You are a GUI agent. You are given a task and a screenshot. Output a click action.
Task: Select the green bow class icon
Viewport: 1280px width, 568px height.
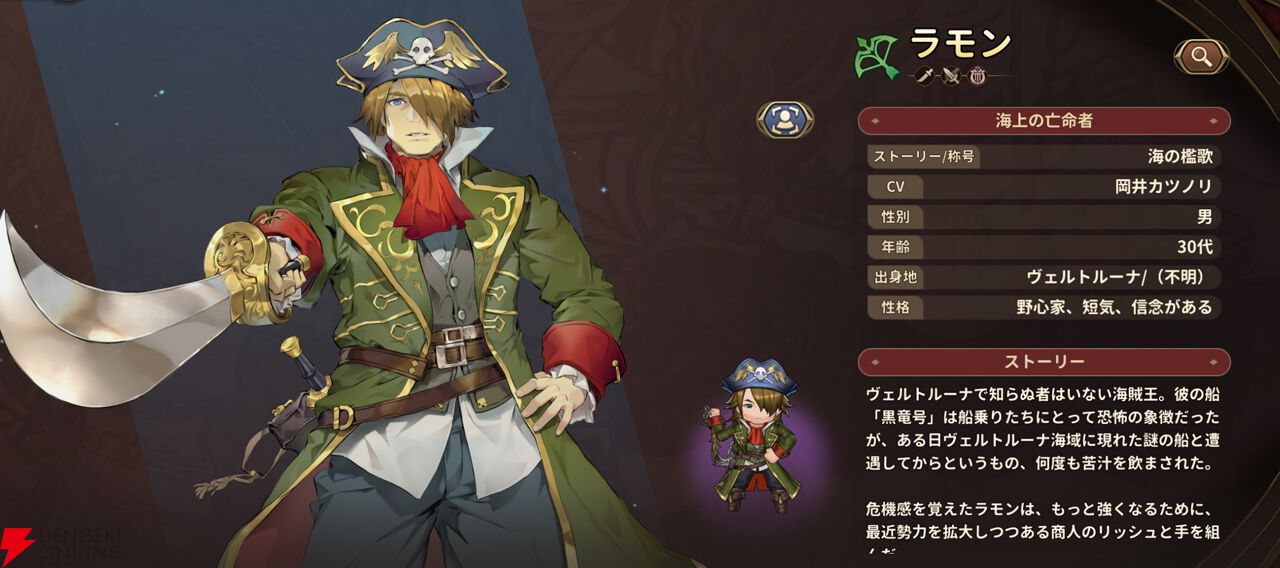[876, 57]
